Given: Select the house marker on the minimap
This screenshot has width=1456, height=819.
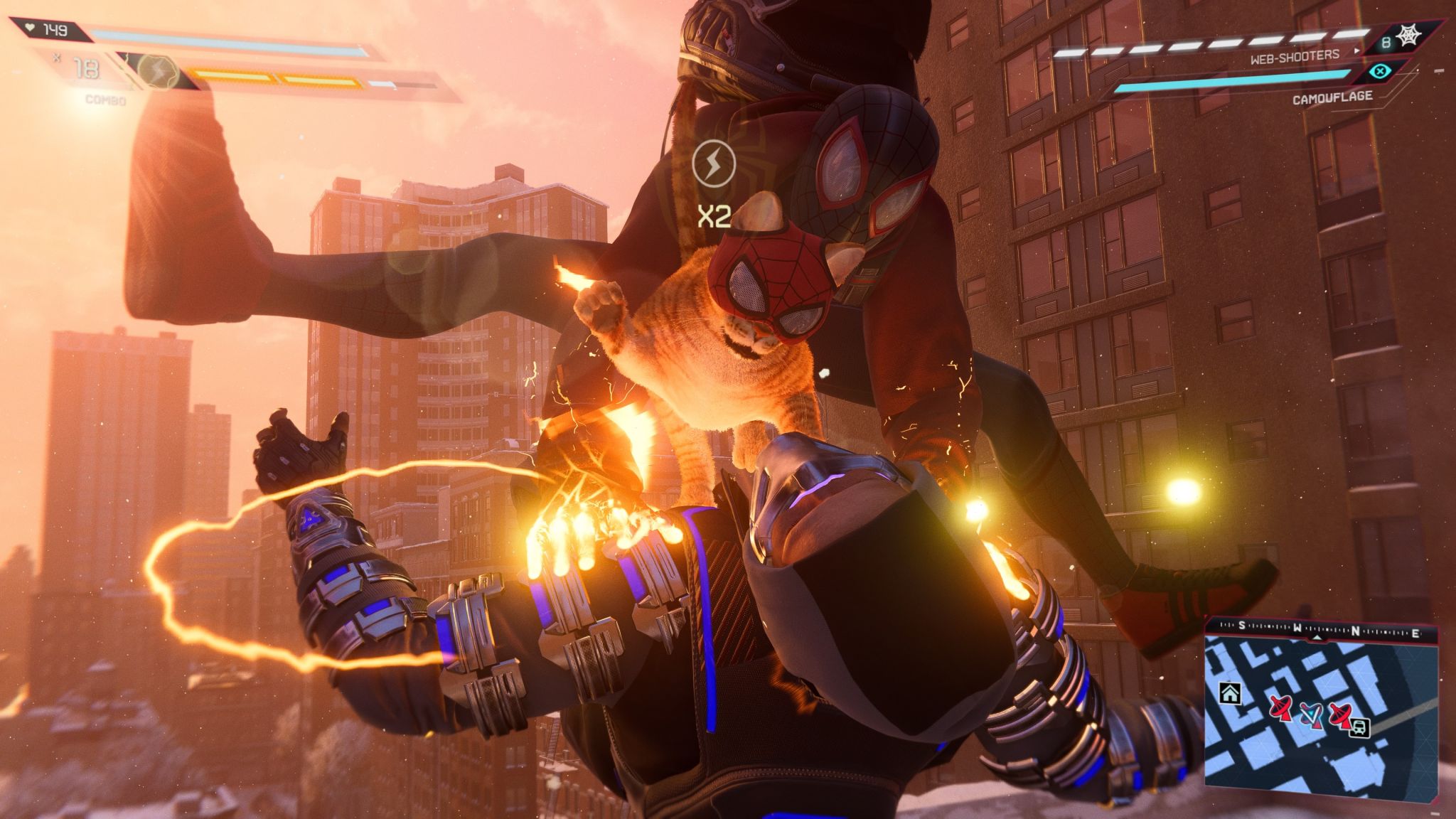Looking at the screenshot, I should click(x=1229, y=693).
